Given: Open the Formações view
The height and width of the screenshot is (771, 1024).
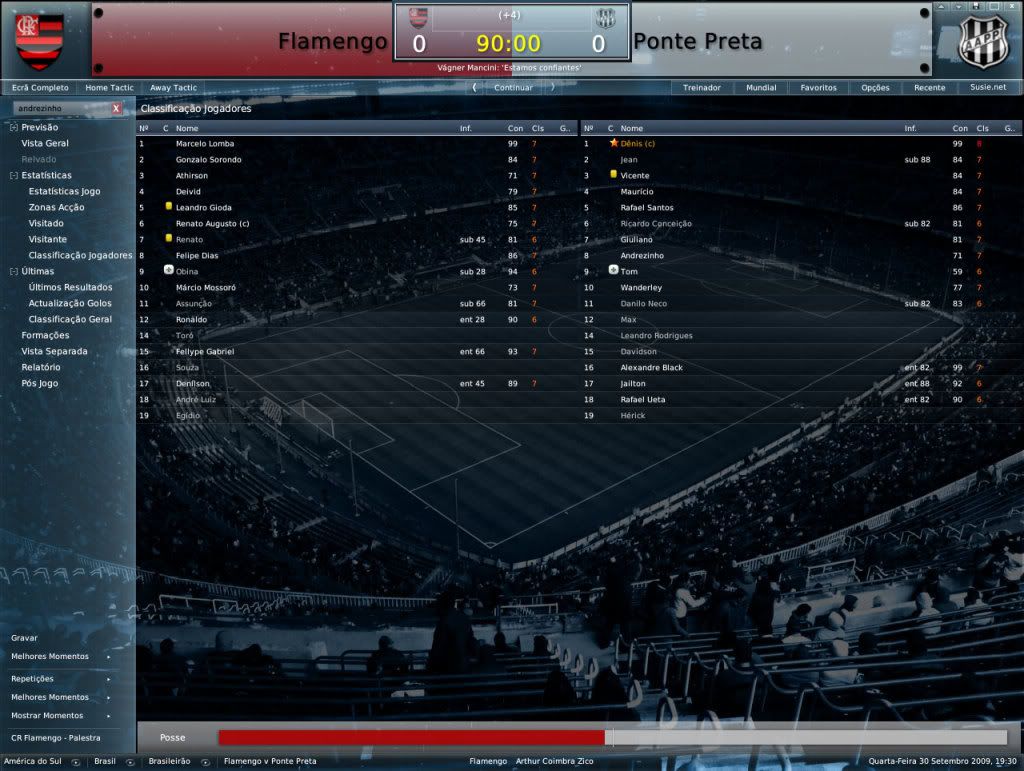Looking at the screenshot, I should [x=45, y=335].
